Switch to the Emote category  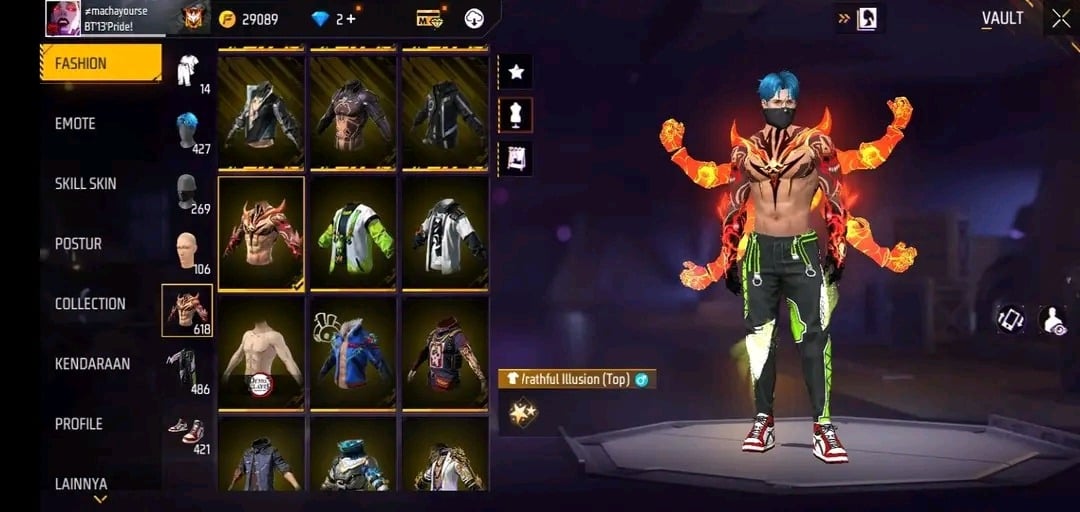76,123
